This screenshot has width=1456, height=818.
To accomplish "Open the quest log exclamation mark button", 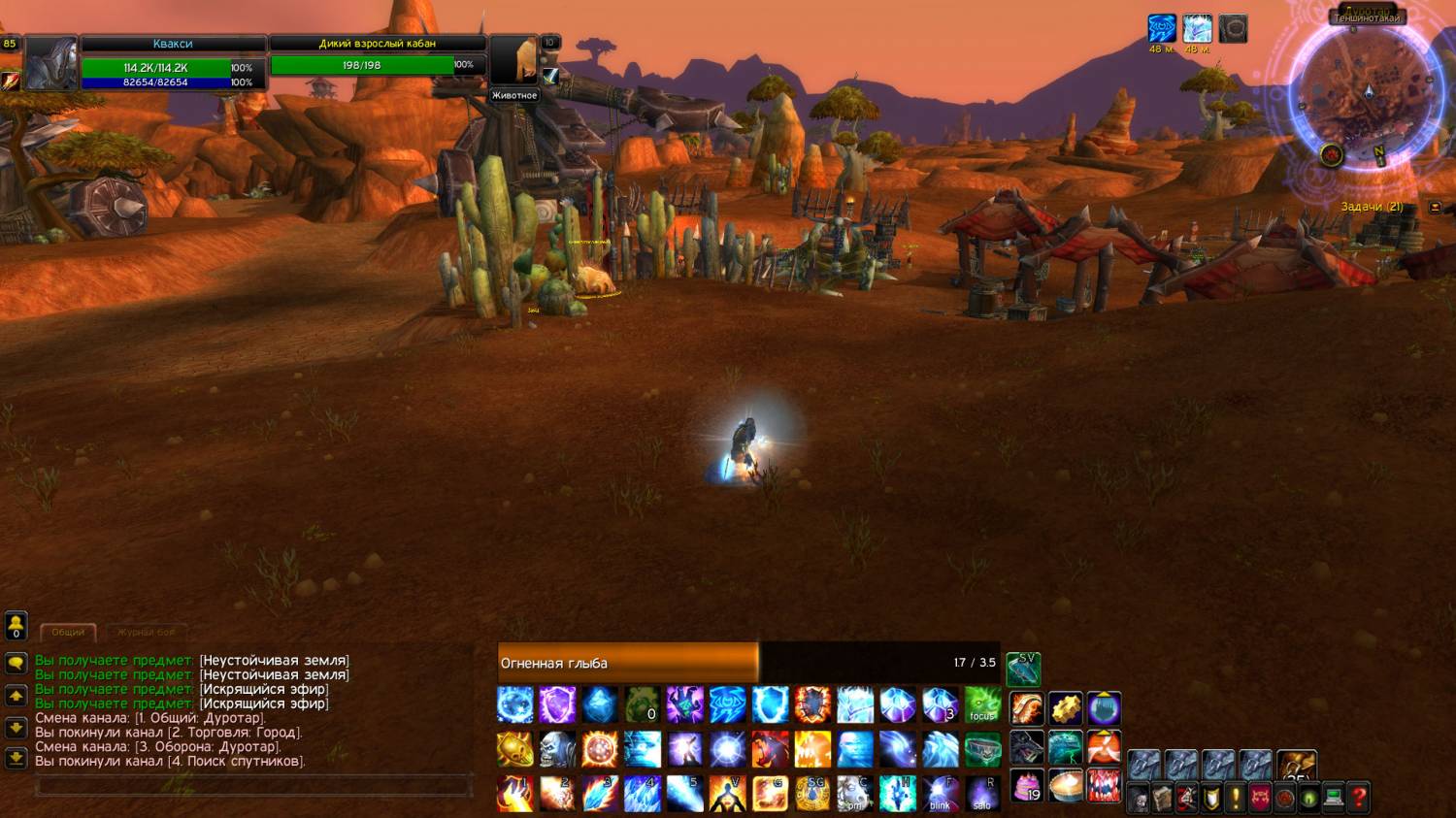I will point(1236,798).
